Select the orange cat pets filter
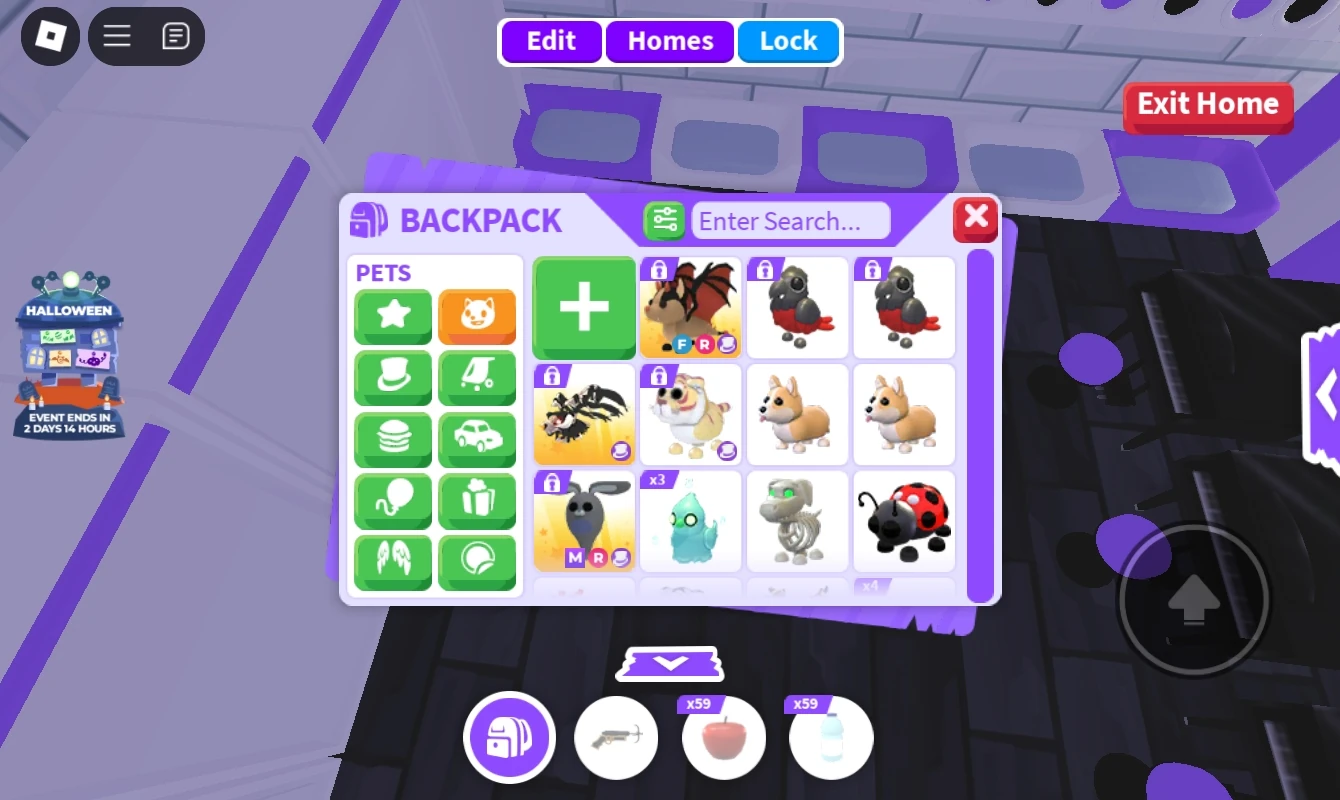 pos(477,317)
